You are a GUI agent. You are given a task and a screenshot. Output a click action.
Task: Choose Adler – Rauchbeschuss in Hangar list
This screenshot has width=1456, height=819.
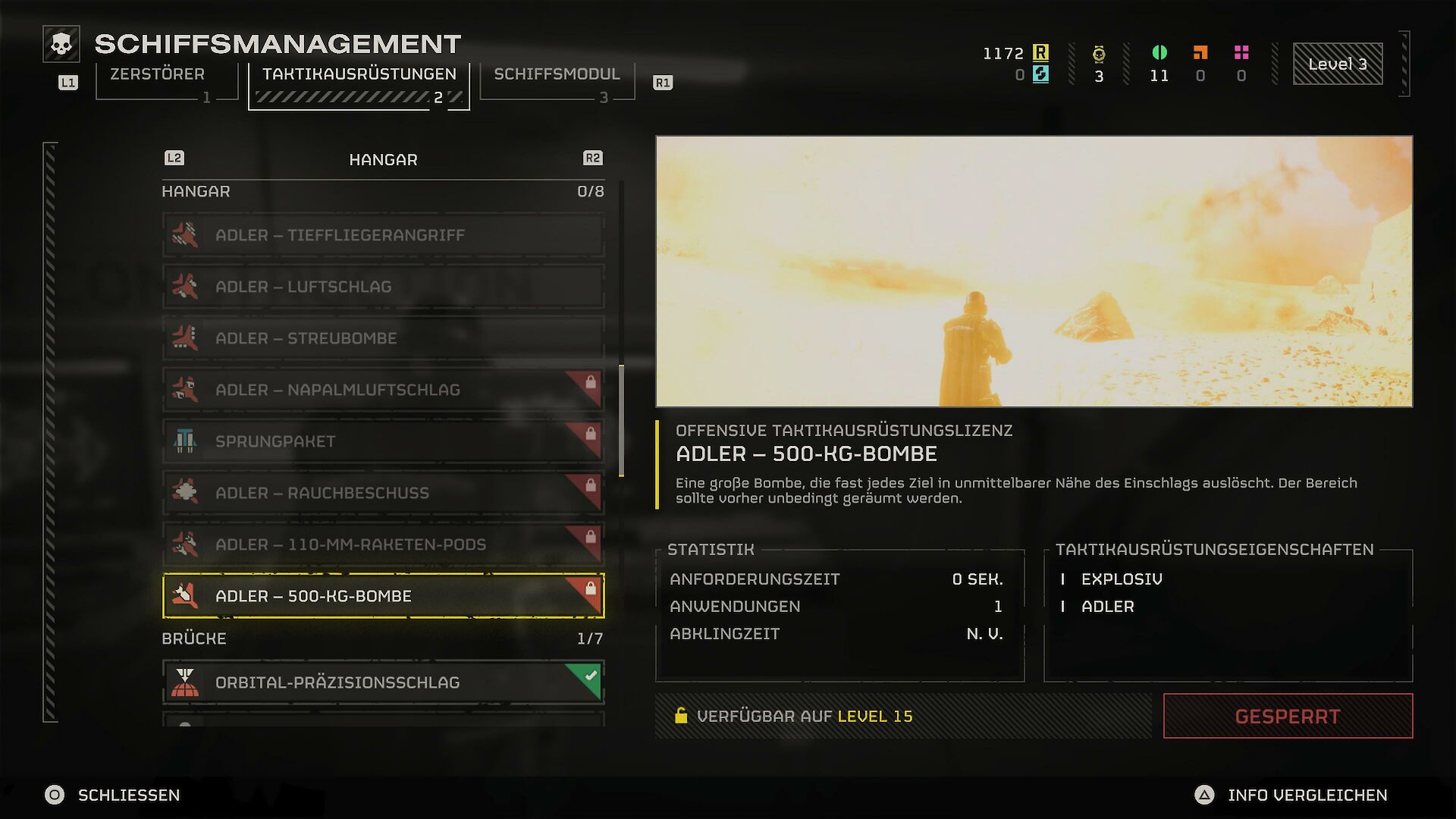[x=383, y=493]
